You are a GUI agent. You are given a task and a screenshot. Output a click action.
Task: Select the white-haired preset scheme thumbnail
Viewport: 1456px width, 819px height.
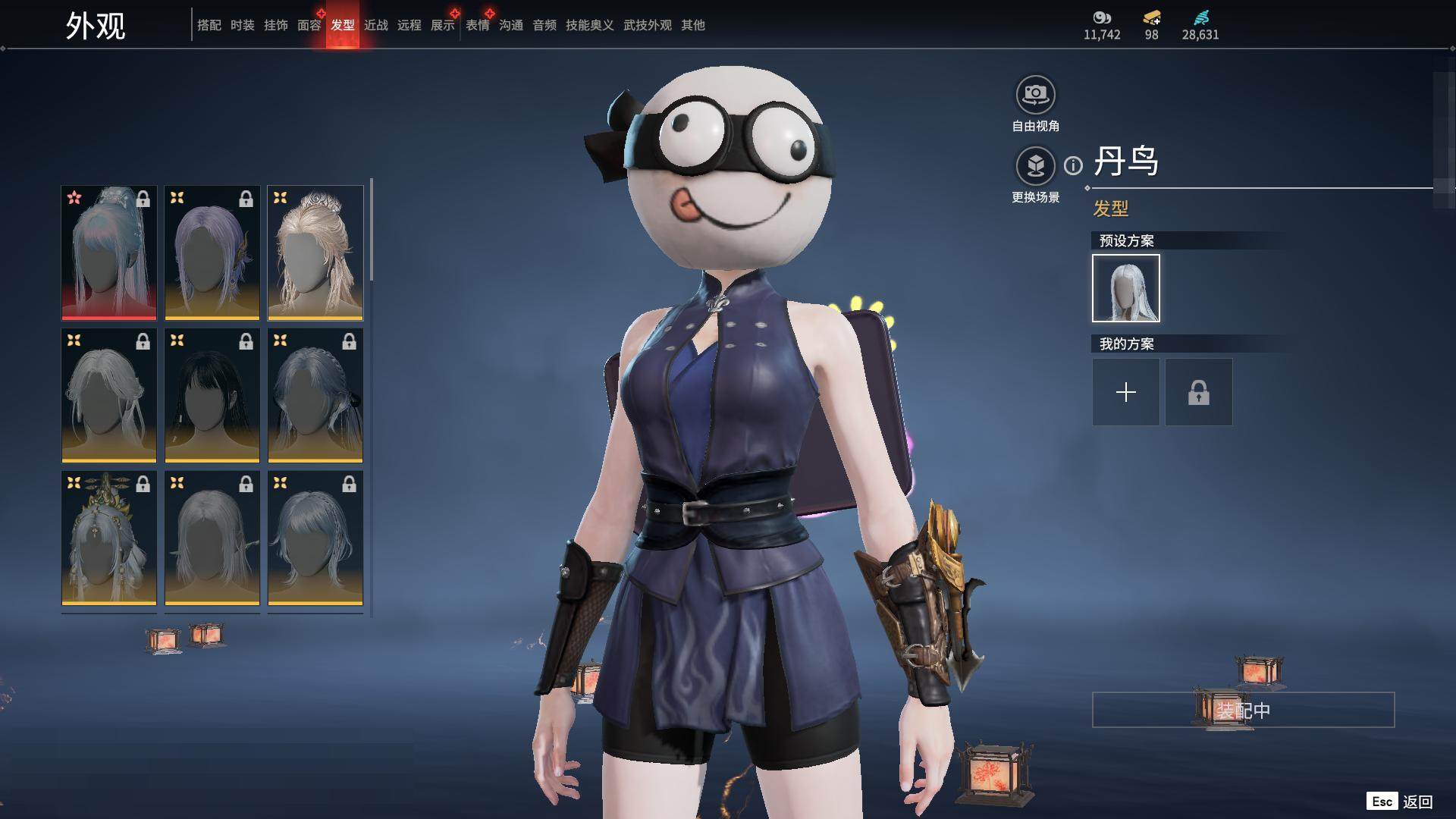pyautogui.click(x=1125, y=288)
